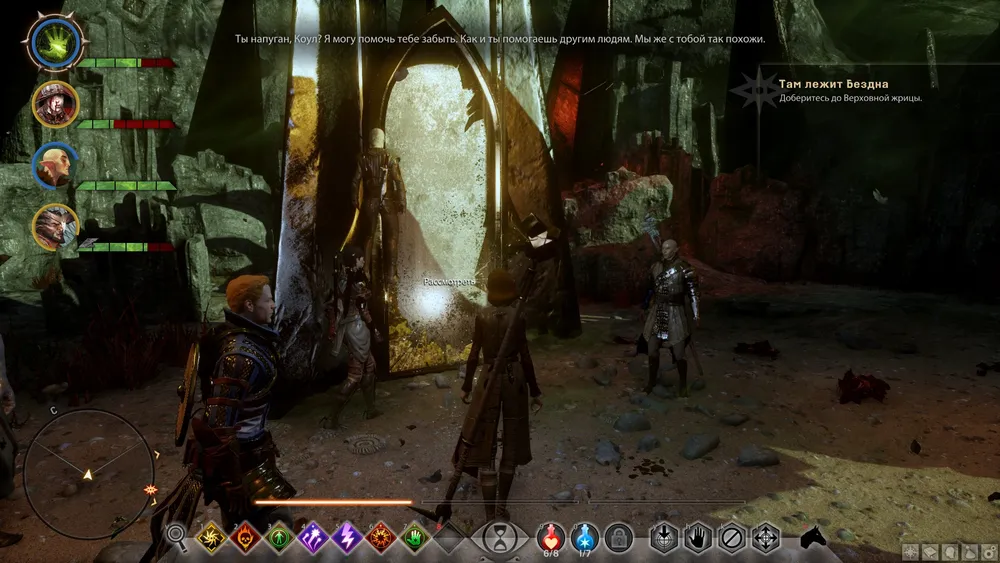Image resolution: width=1000 pixels, height=563 pixels.
Task: Trigger the green figure ability
Action: [278, 538]
